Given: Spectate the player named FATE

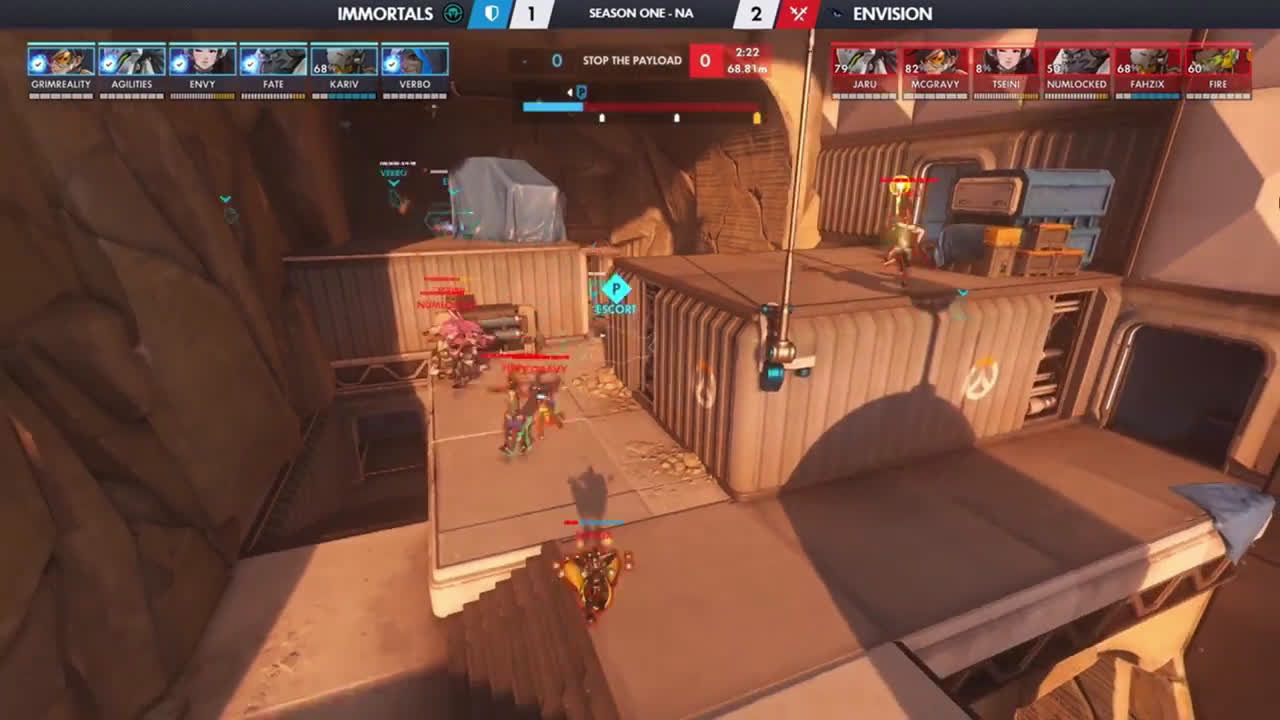Looking at the screenshot, I should pos(273,61).
